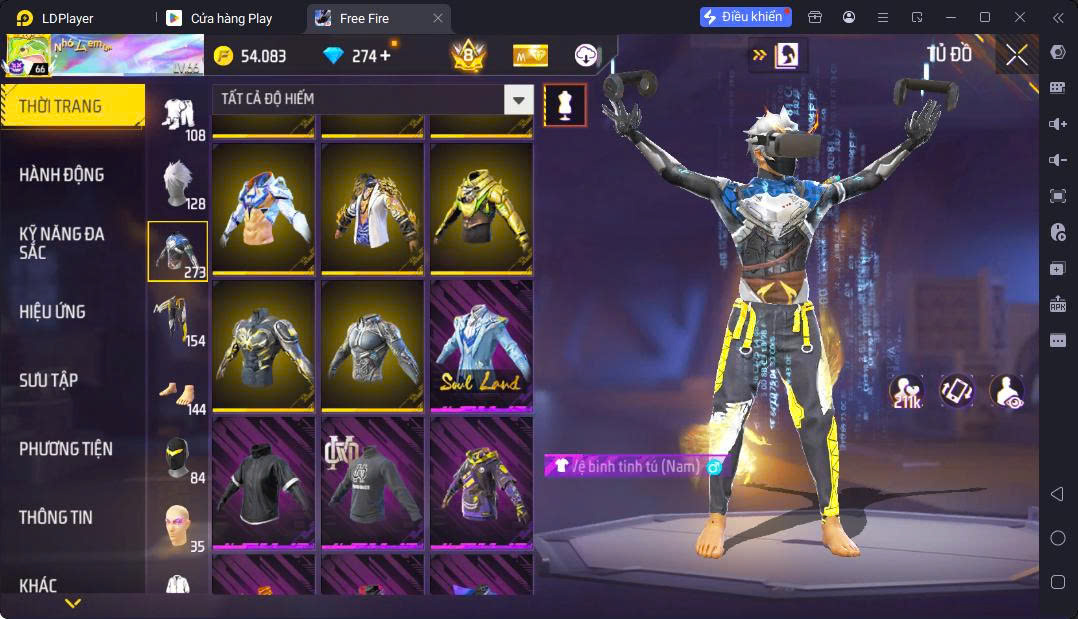Open the character likes icon showing 21k
This screenshot has height=619, width=1078.
click(905, 390)
